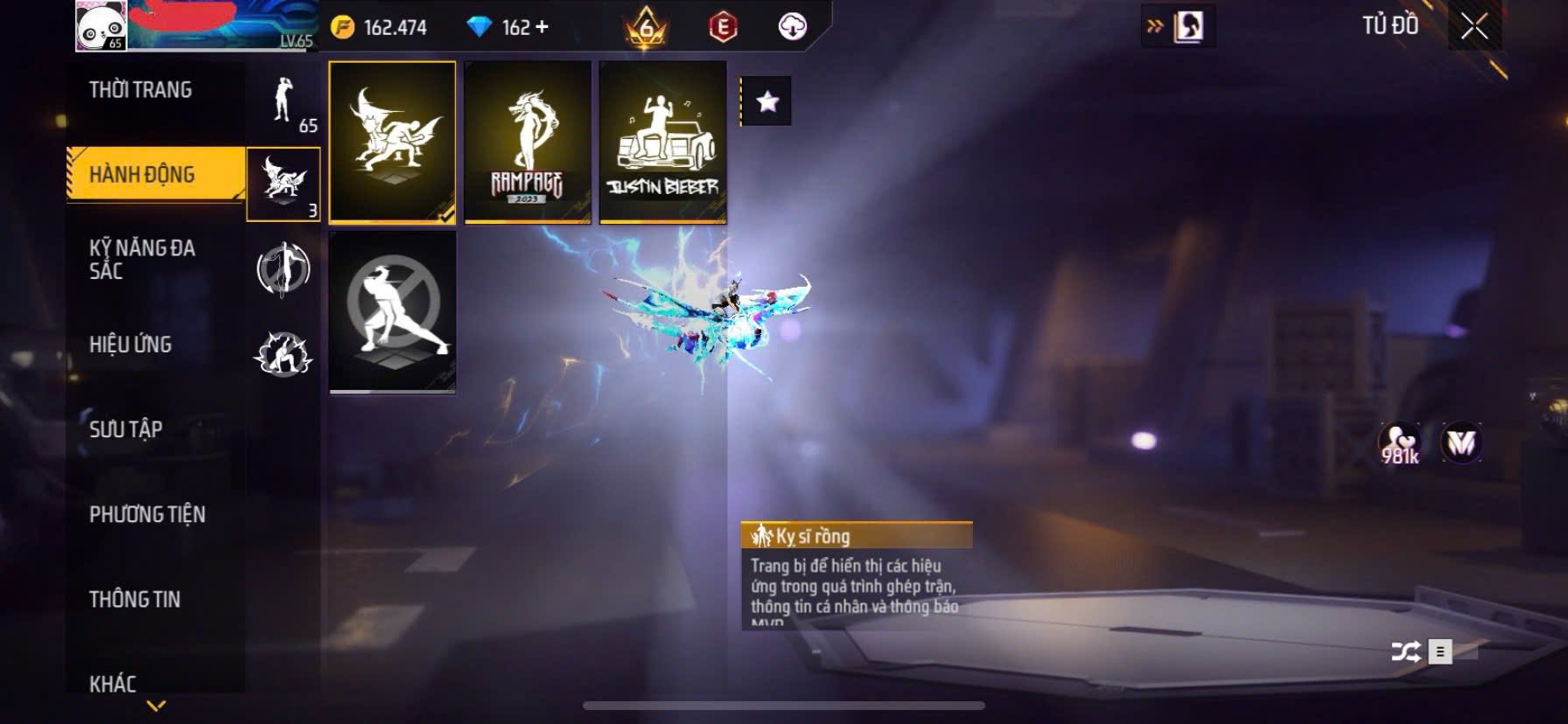Tap the player panda avatar
1568x724 pixels.
pos(101,25)
